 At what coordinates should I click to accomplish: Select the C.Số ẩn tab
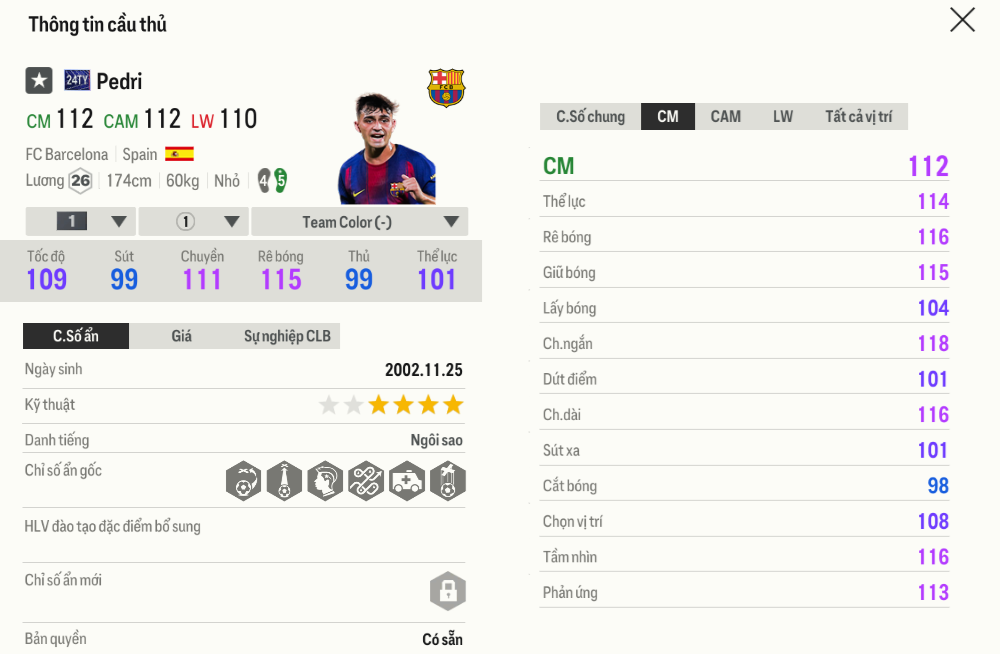coord(76,336)
